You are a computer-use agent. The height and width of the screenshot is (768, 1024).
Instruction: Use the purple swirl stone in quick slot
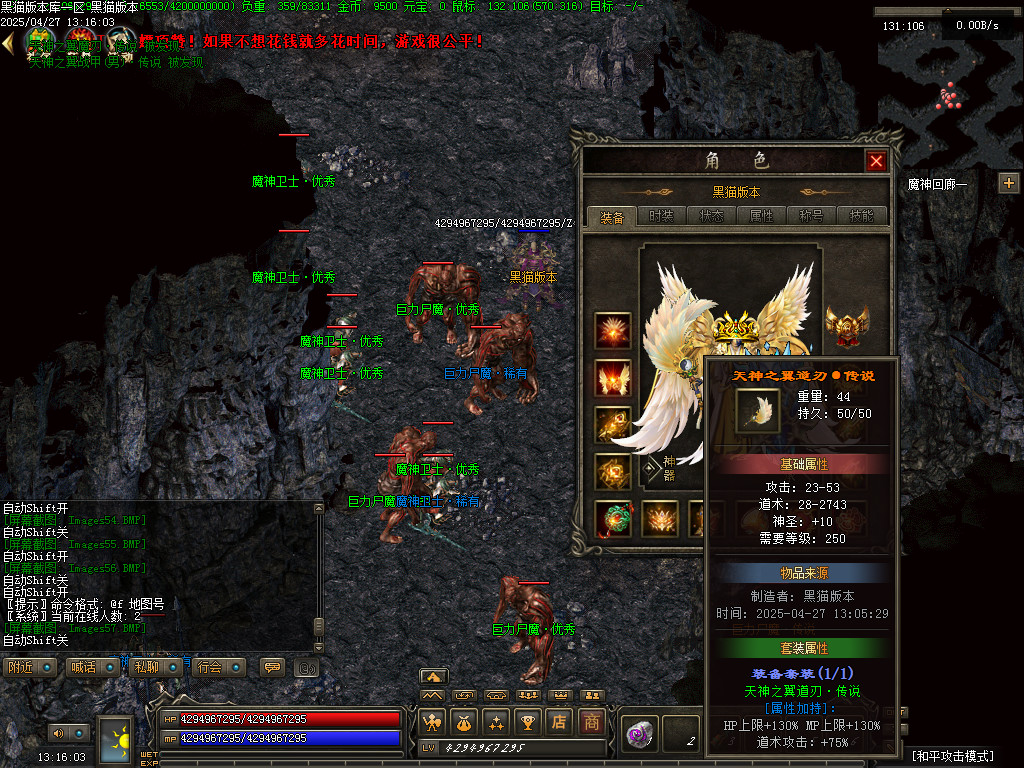pos(638,733)
